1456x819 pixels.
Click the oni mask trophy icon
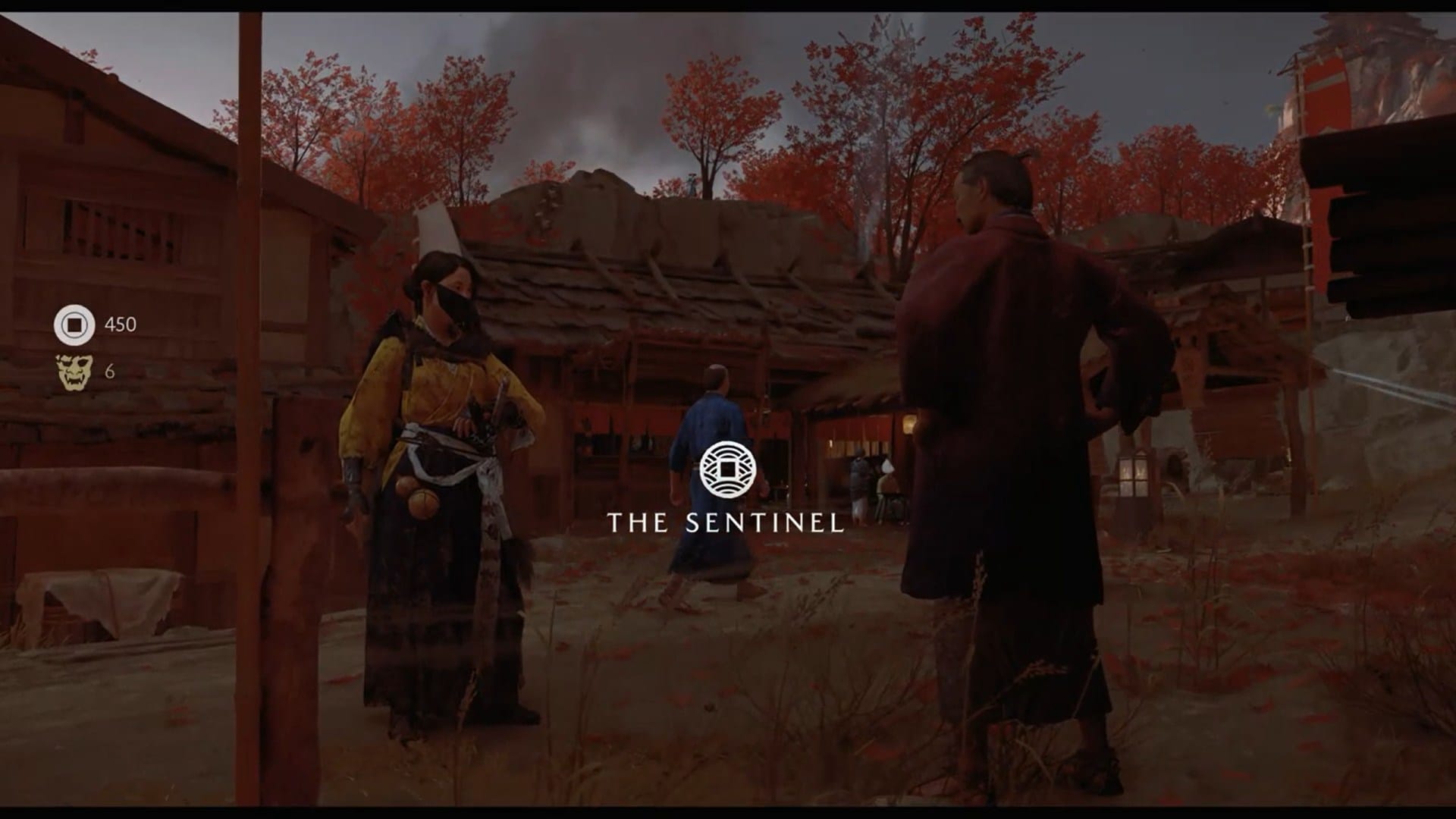(x=73, y=372)
